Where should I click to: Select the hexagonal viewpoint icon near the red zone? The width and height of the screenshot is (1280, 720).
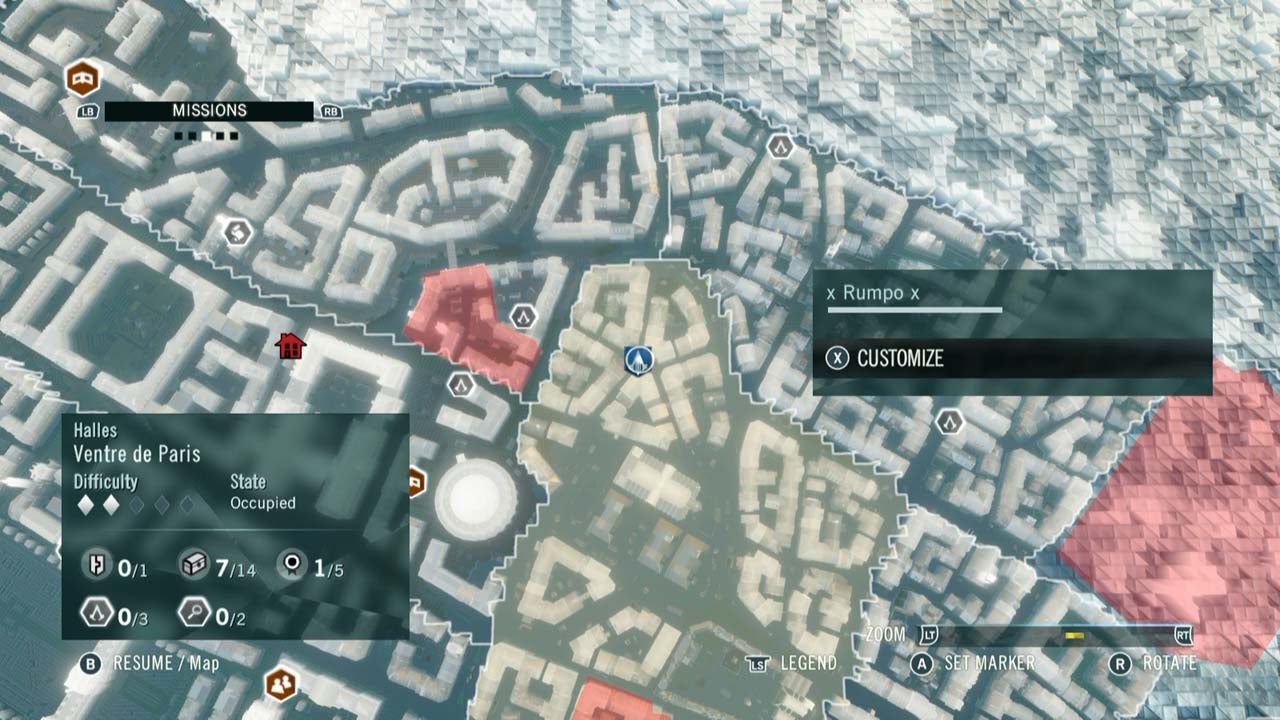click(521, 315)
